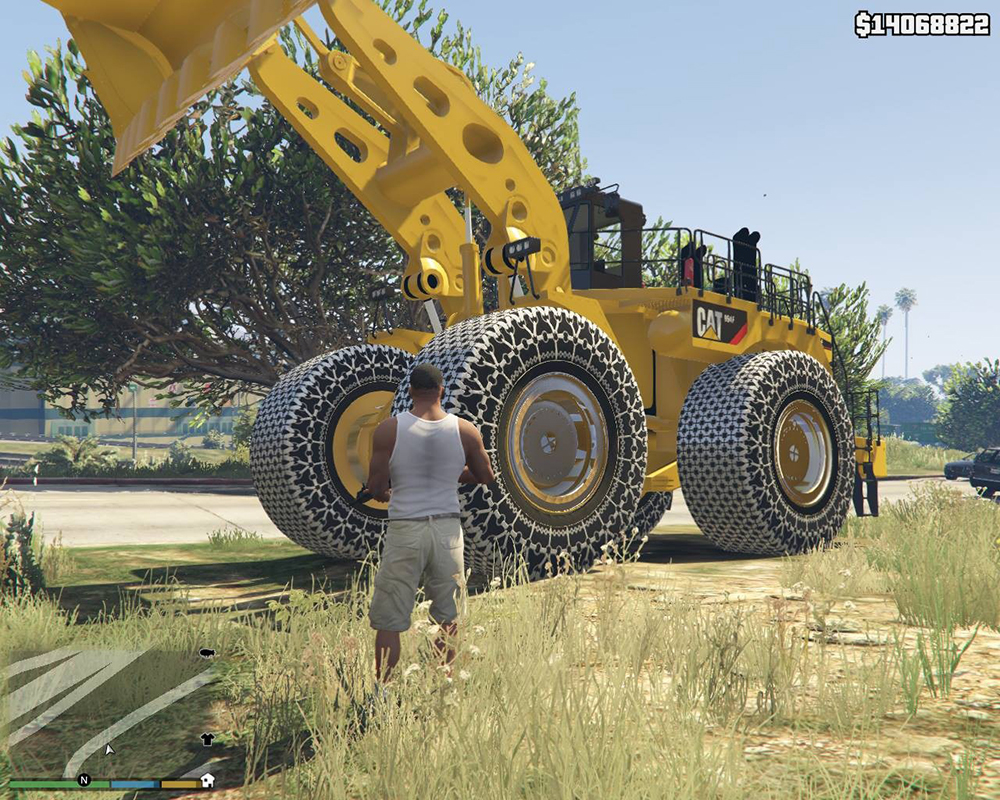Click the player arrow on the minimap

(109, 748)
